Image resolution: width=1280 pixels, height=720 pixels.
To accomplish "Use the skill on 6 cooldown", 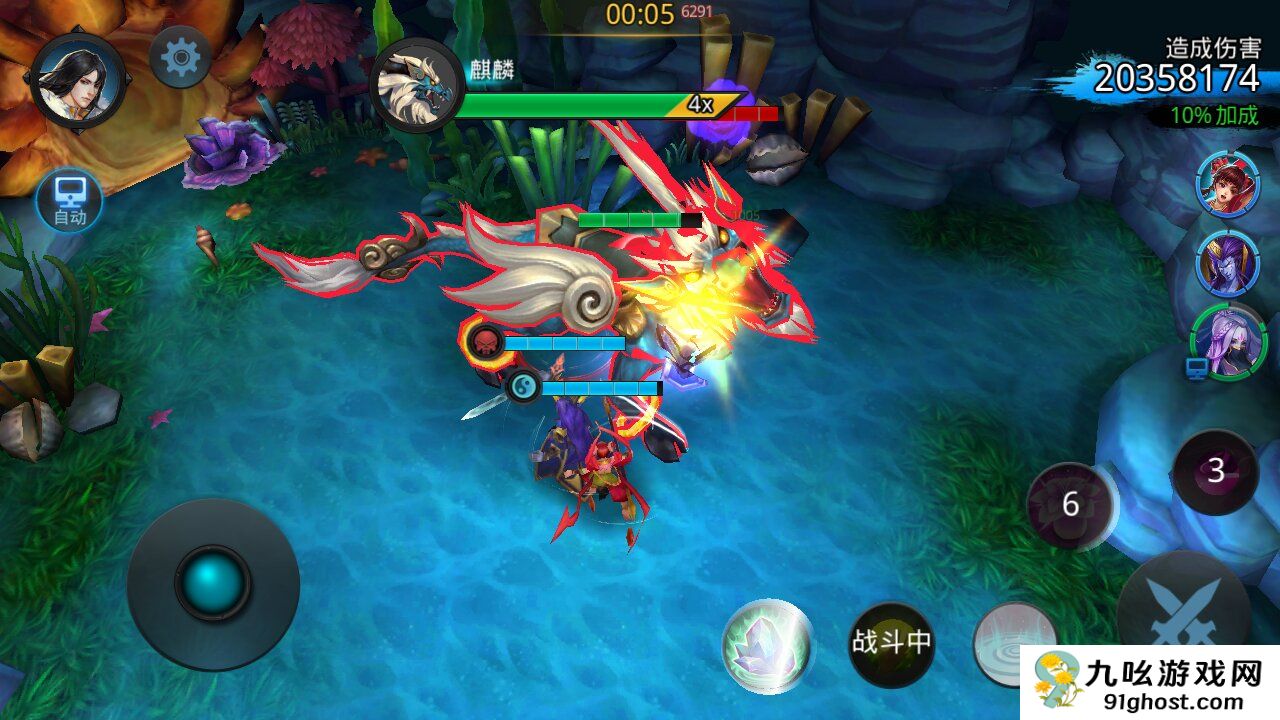I will pos(1071,505).
